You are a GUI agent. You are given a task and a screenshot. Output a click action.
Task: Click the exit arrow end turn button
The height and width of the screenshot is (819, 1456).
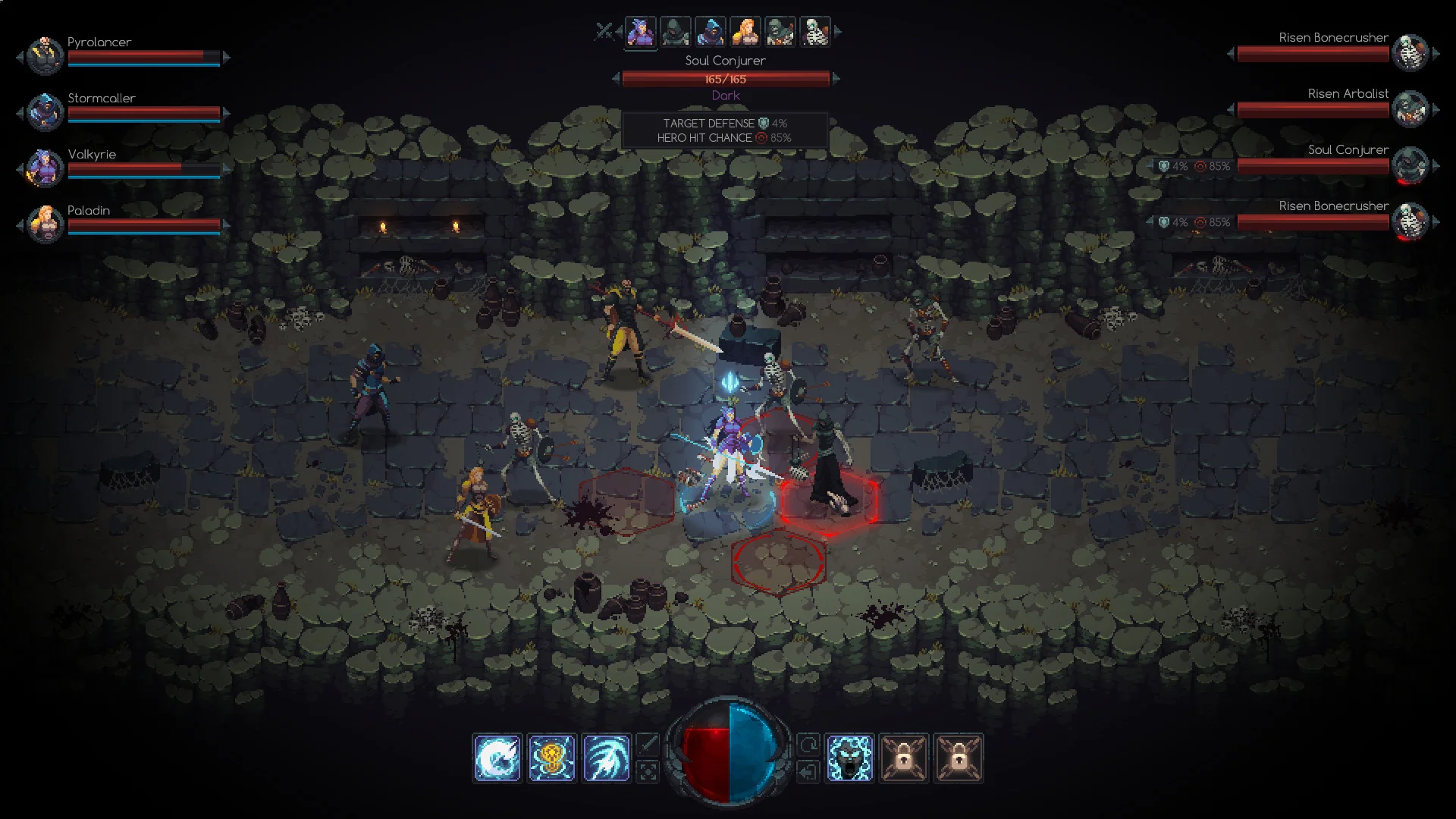click(x=808, y=772)
